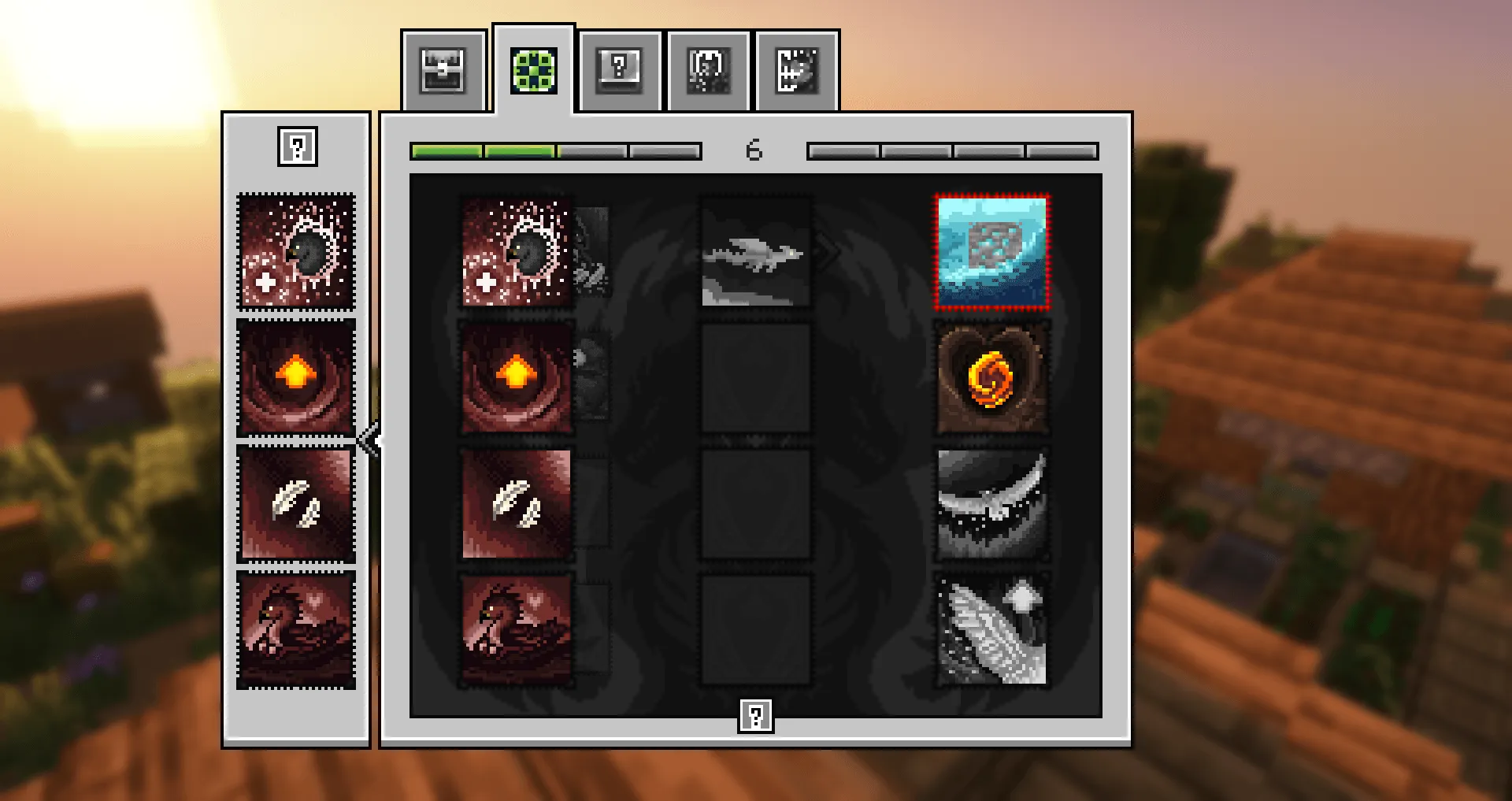Open the rightmost pixelated wing tab icon
This screenshot has height=801, width=1512.
[x=797, y=71]
